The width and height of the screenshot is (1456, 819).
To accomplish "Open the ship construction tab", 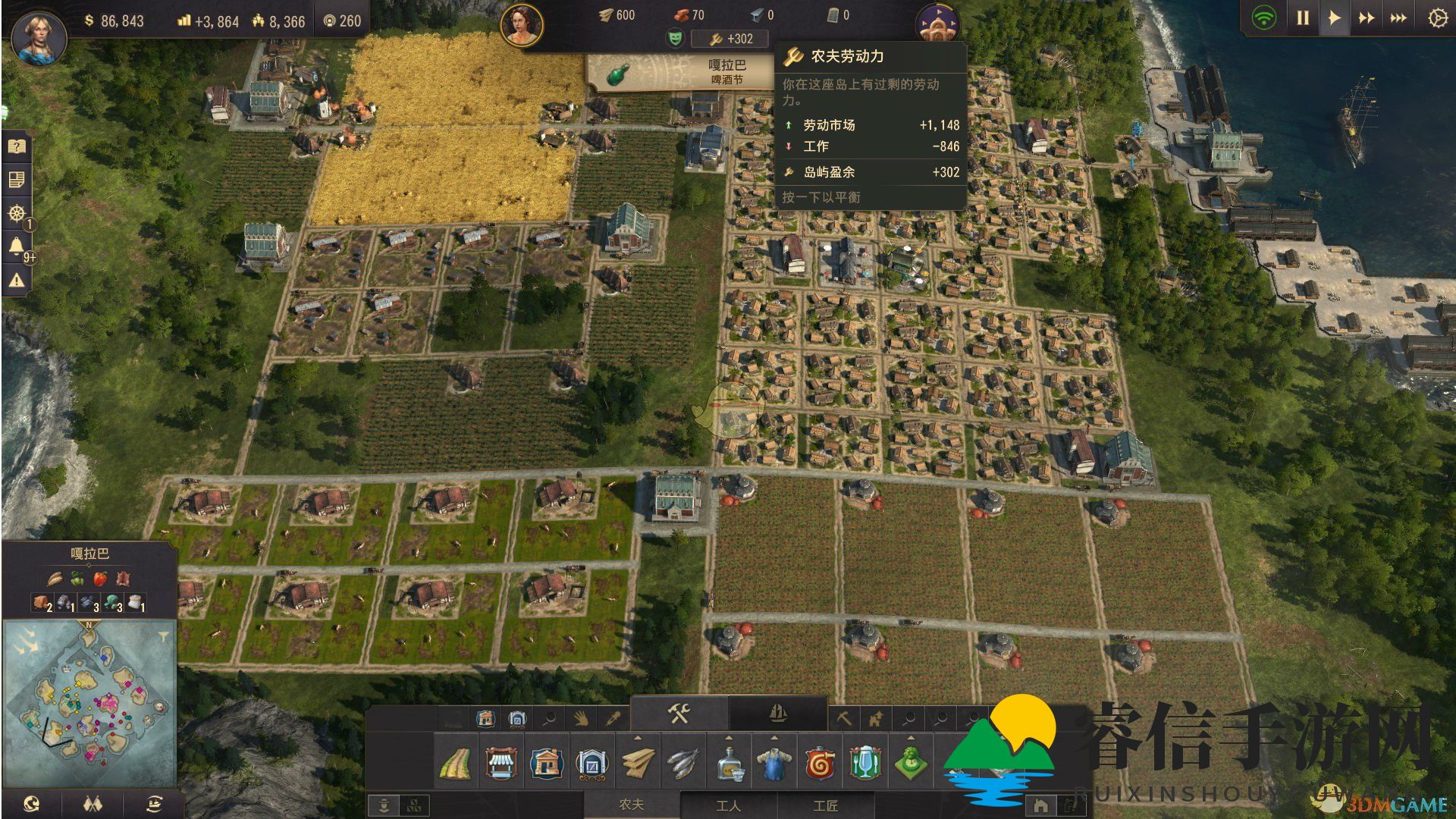I will pyautogui.click(x=777, y=714).
